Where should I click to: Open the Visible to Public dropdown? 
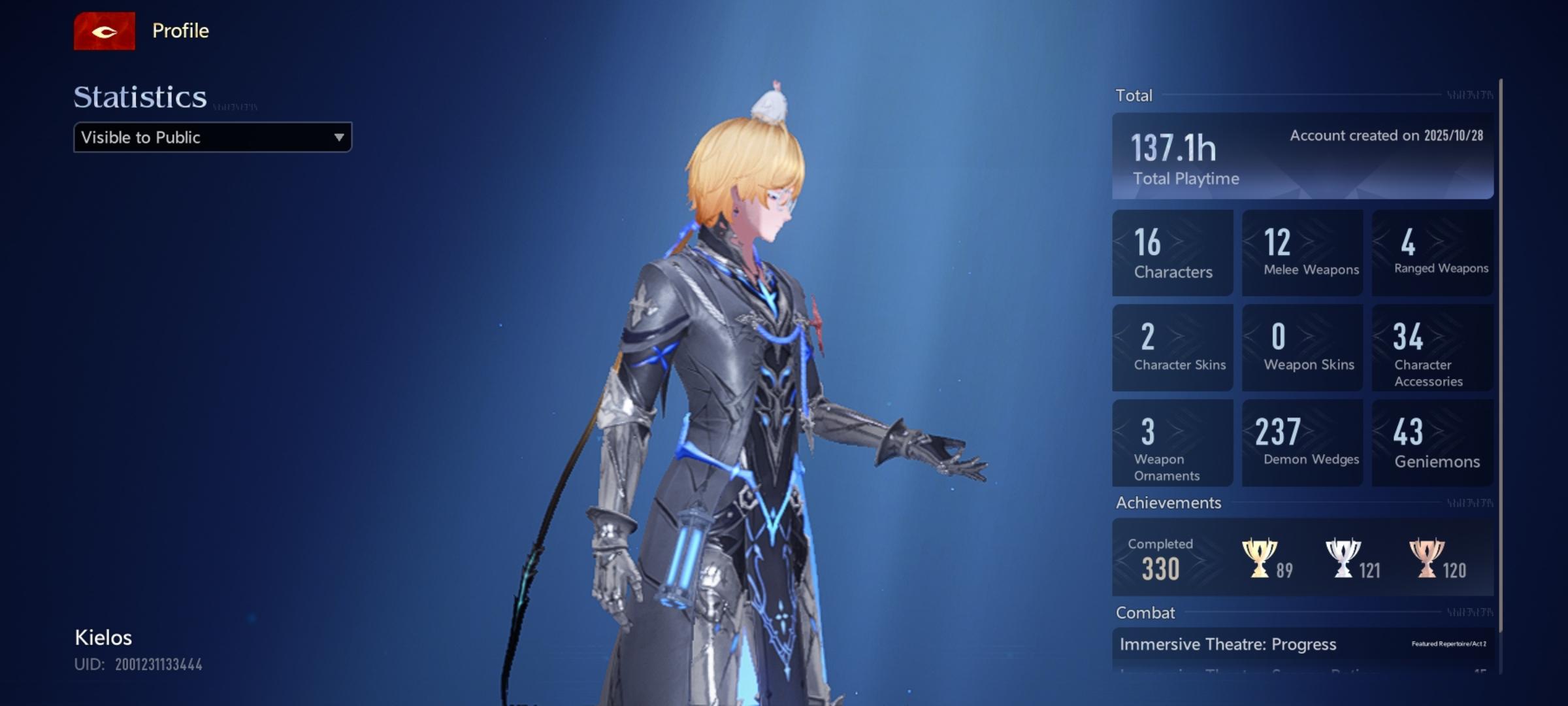click(212, 137)
